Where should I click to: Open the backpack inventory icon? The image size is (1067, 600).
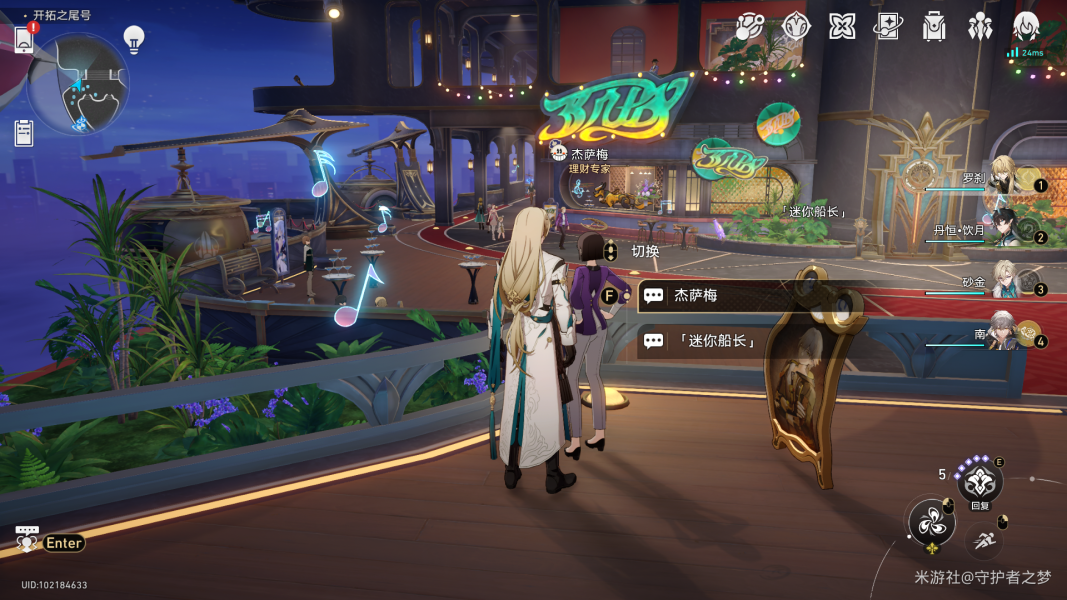pyautogui.click(x=934, y=27)
